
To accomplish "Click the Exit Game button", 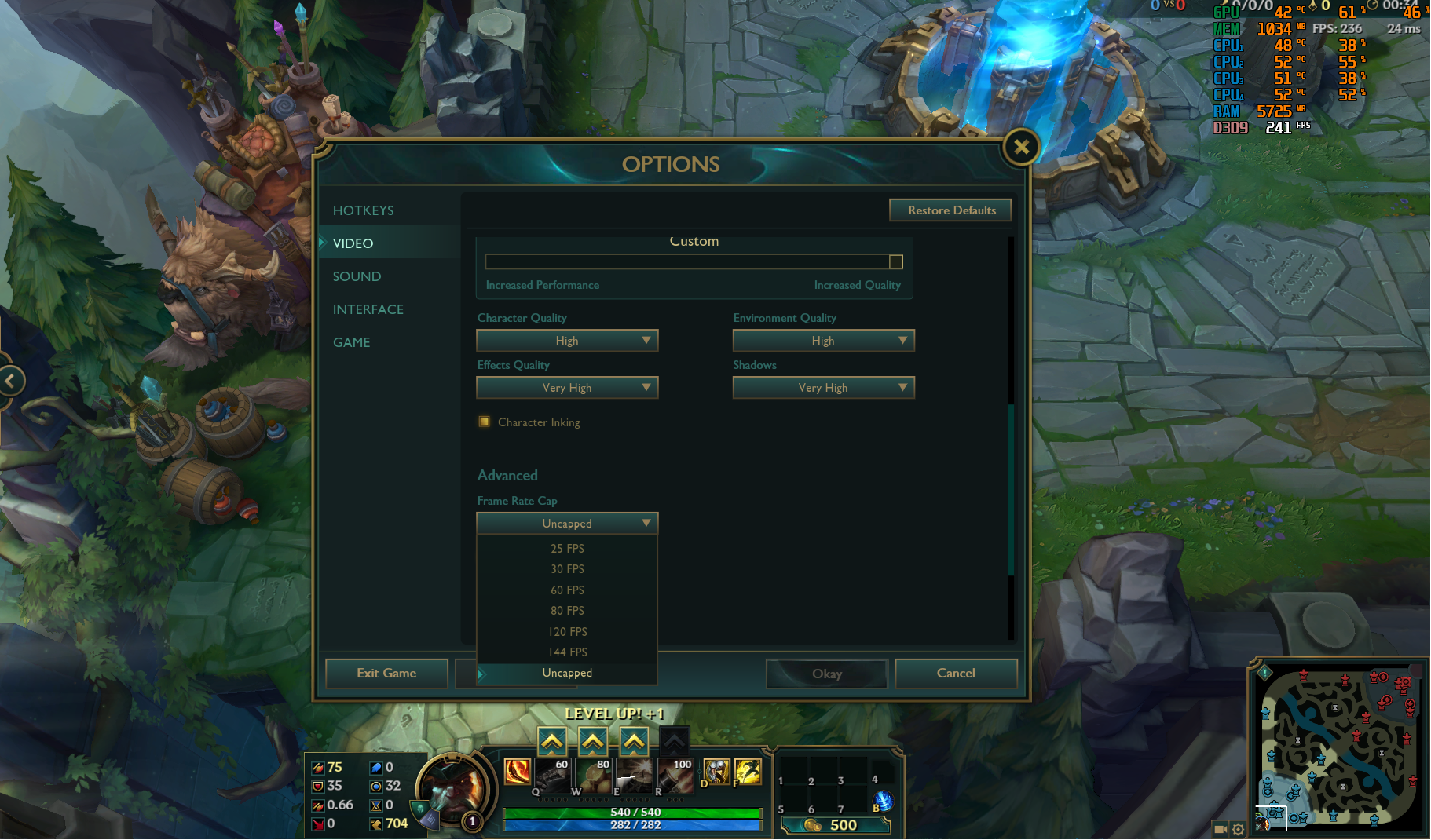I will [386, 673].
